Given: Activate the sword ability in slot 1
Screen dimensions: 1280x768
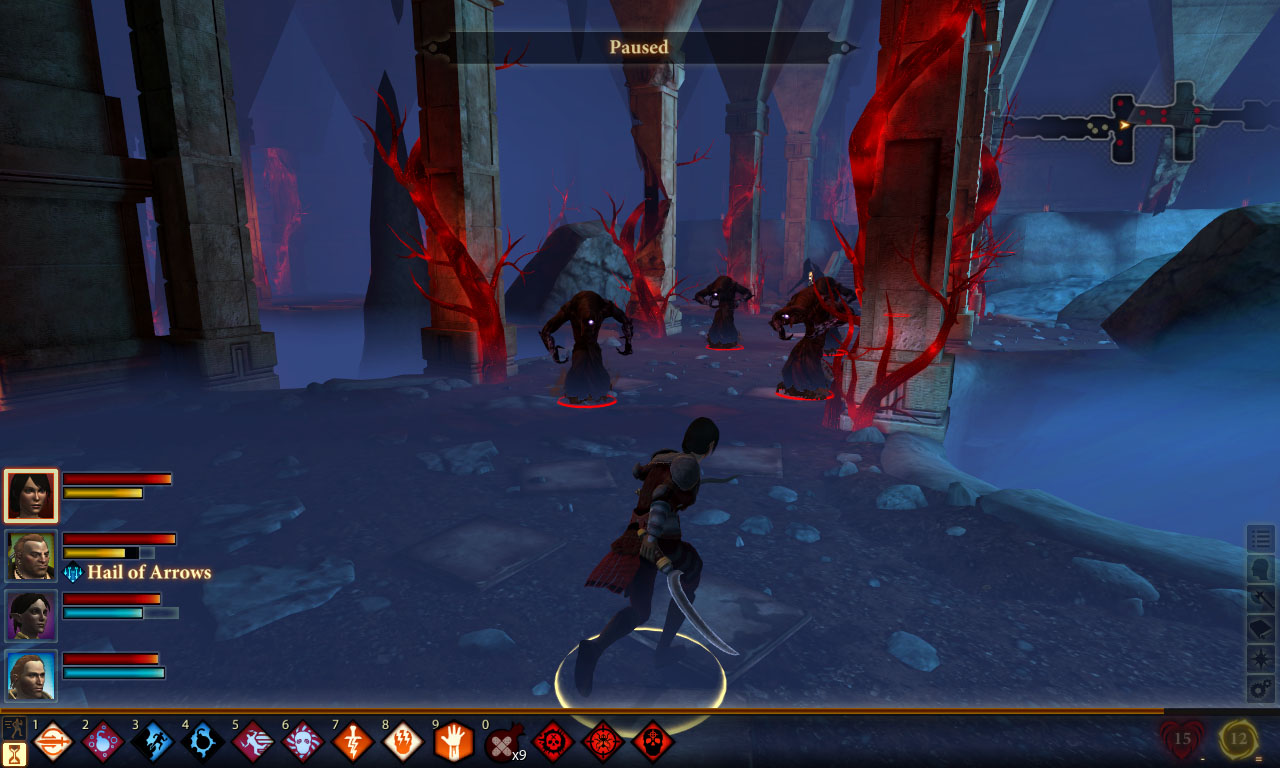Looking at the screenshot, I should 53,742.
